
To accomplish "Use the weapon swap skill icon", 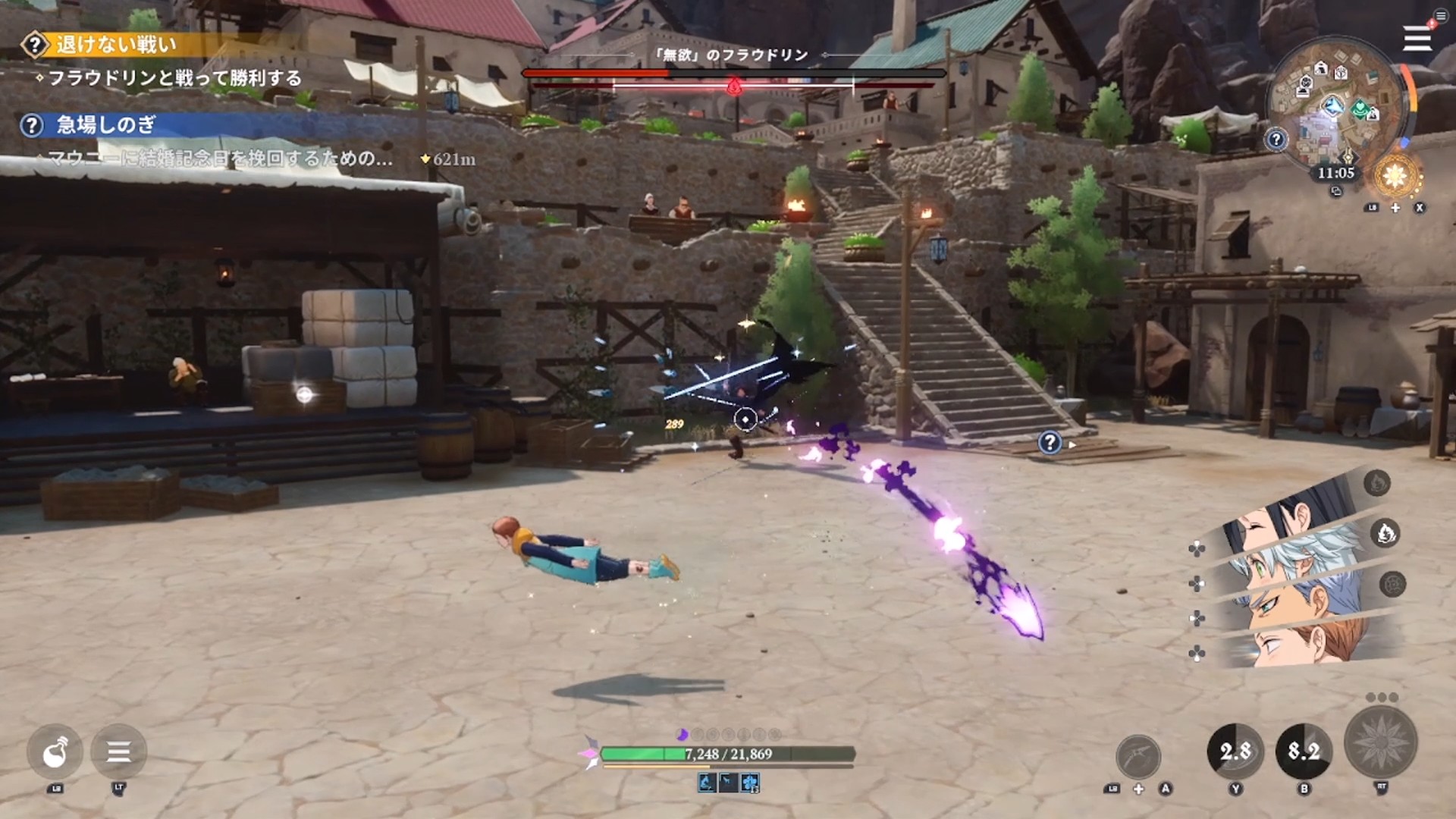I will click(1138, 756).
